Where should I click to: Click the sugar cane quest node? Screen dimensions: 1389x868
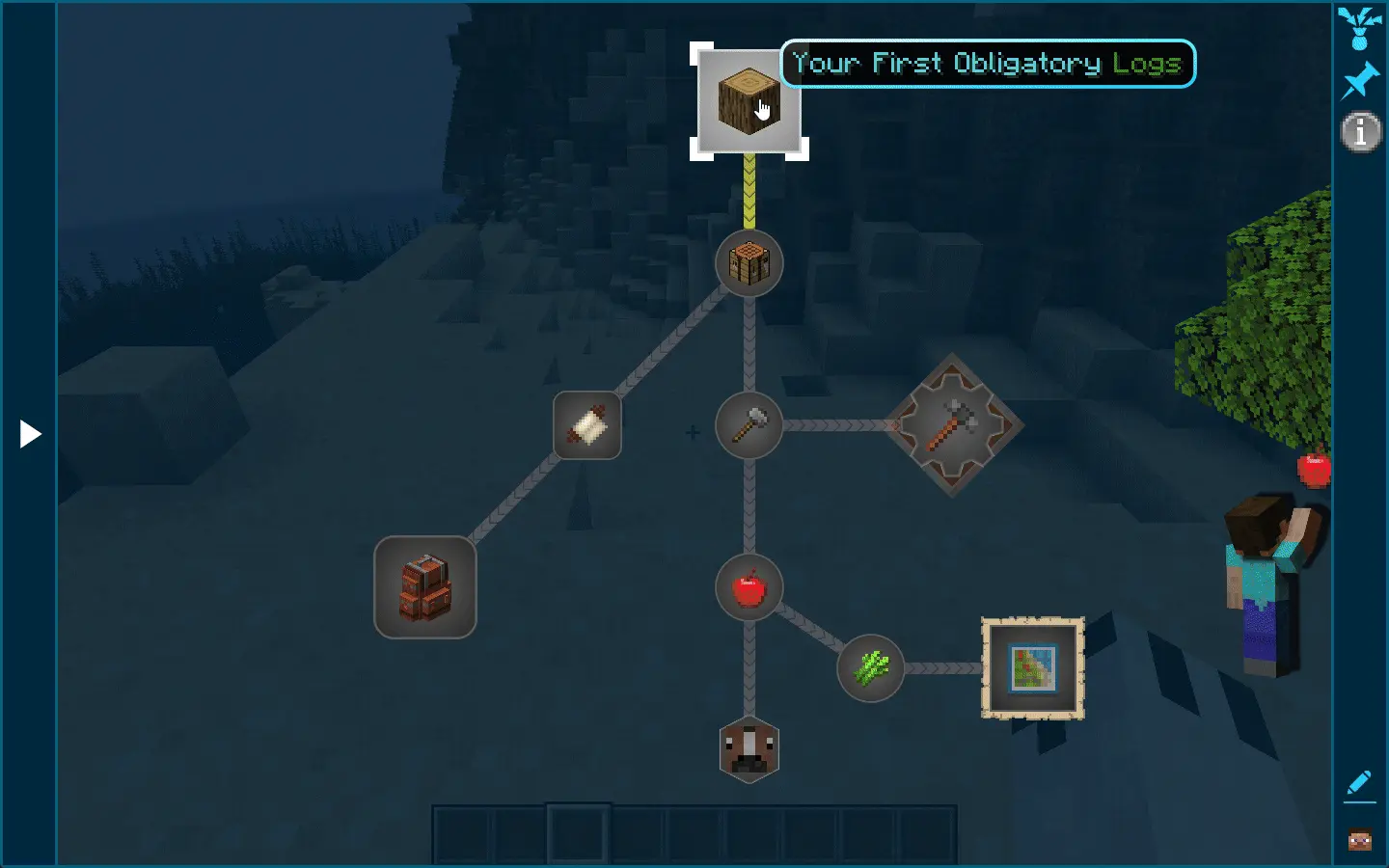(869, 669)
